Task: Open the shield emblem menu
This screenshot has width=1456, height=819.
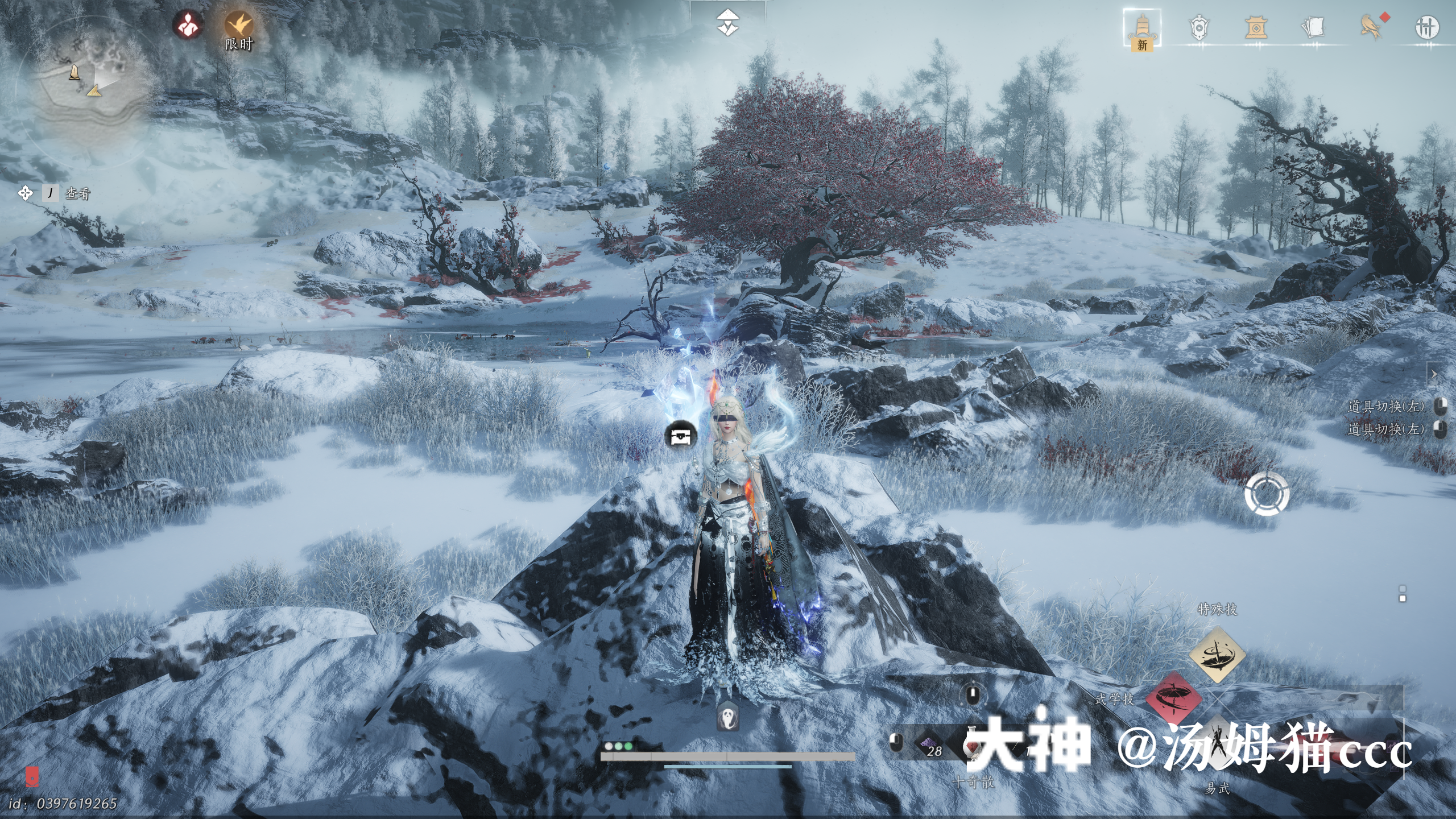Action: (1198, 27)
